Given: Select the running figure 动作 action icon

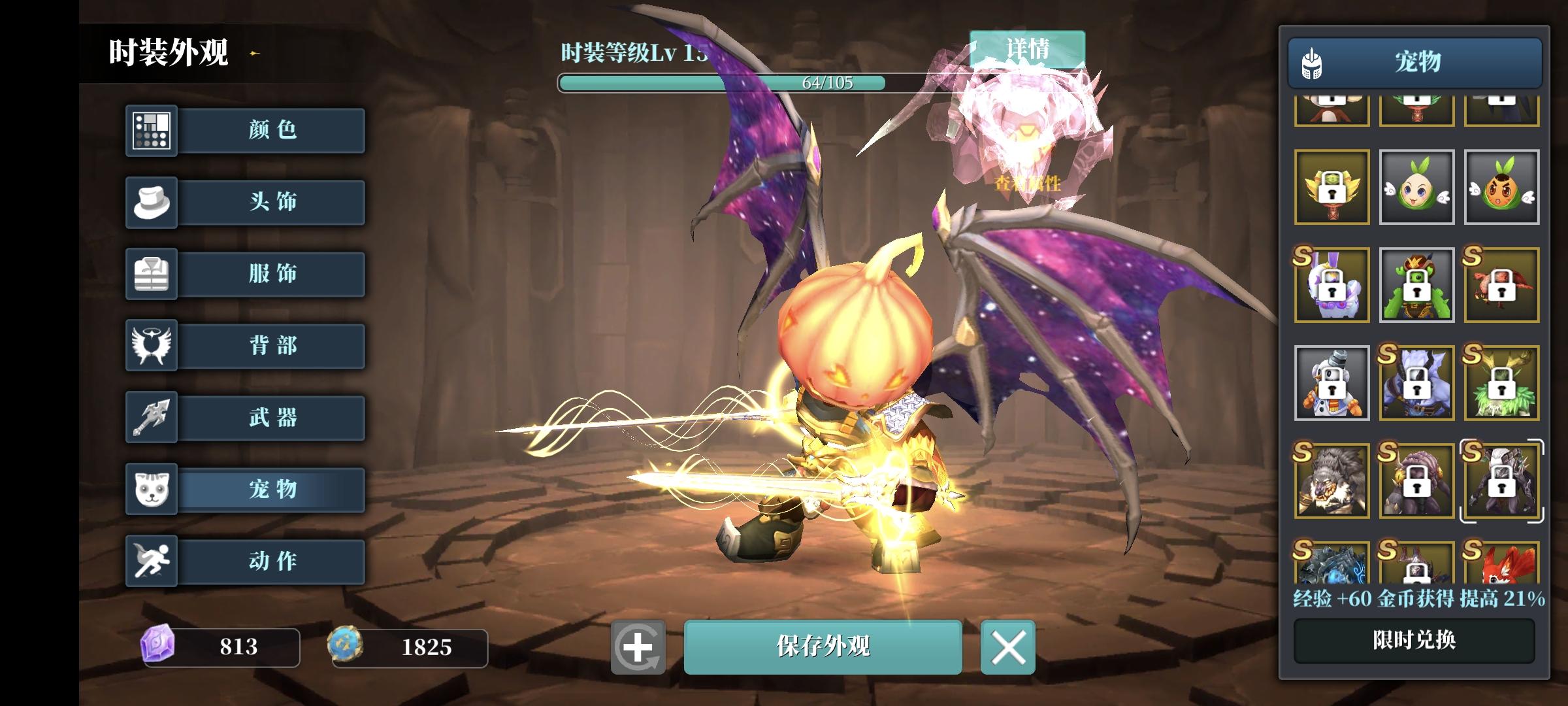Looking at the screenshot, I should 151,562.
